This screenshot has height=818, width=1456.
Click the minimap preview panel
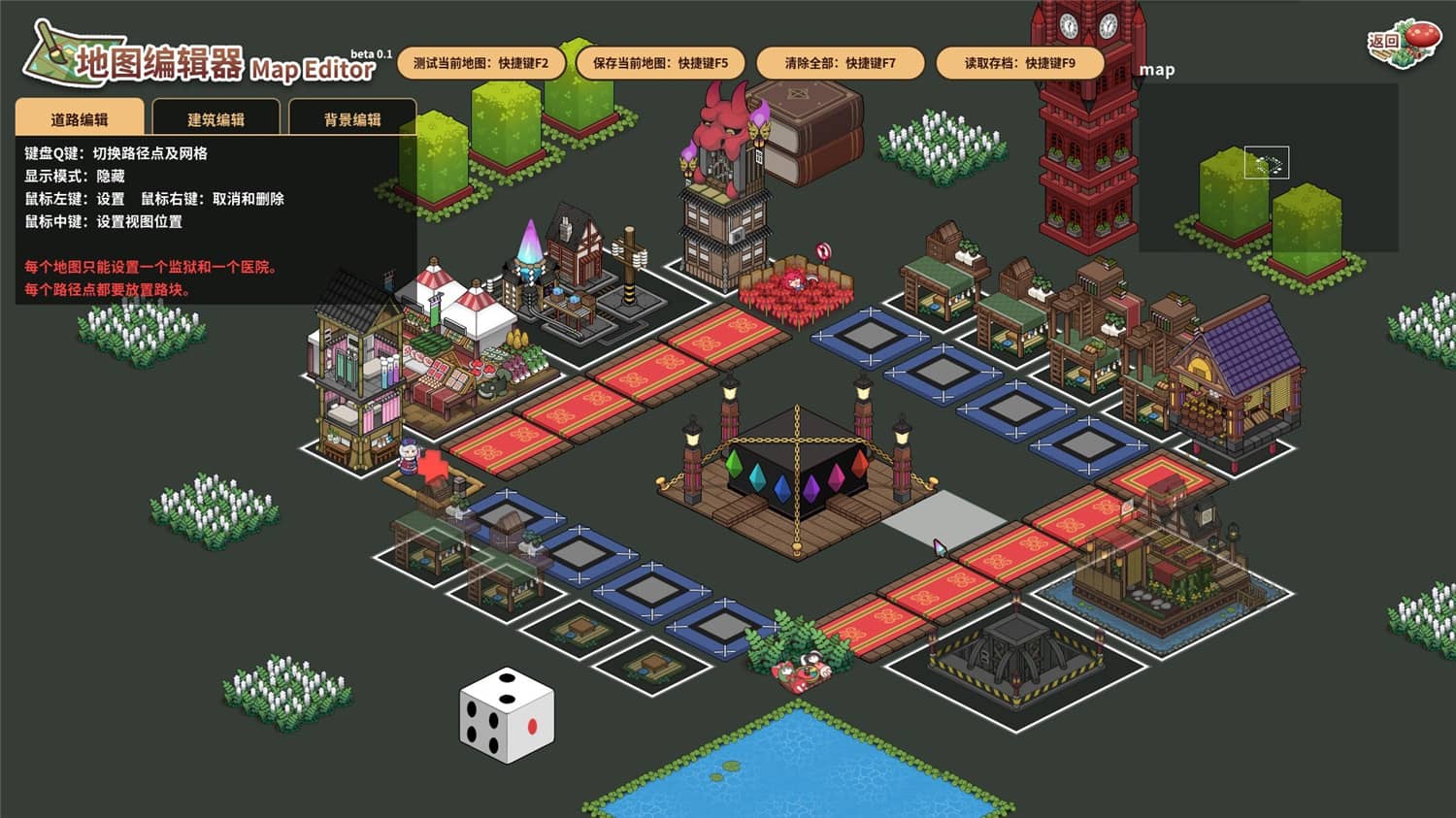point(1268,167)
